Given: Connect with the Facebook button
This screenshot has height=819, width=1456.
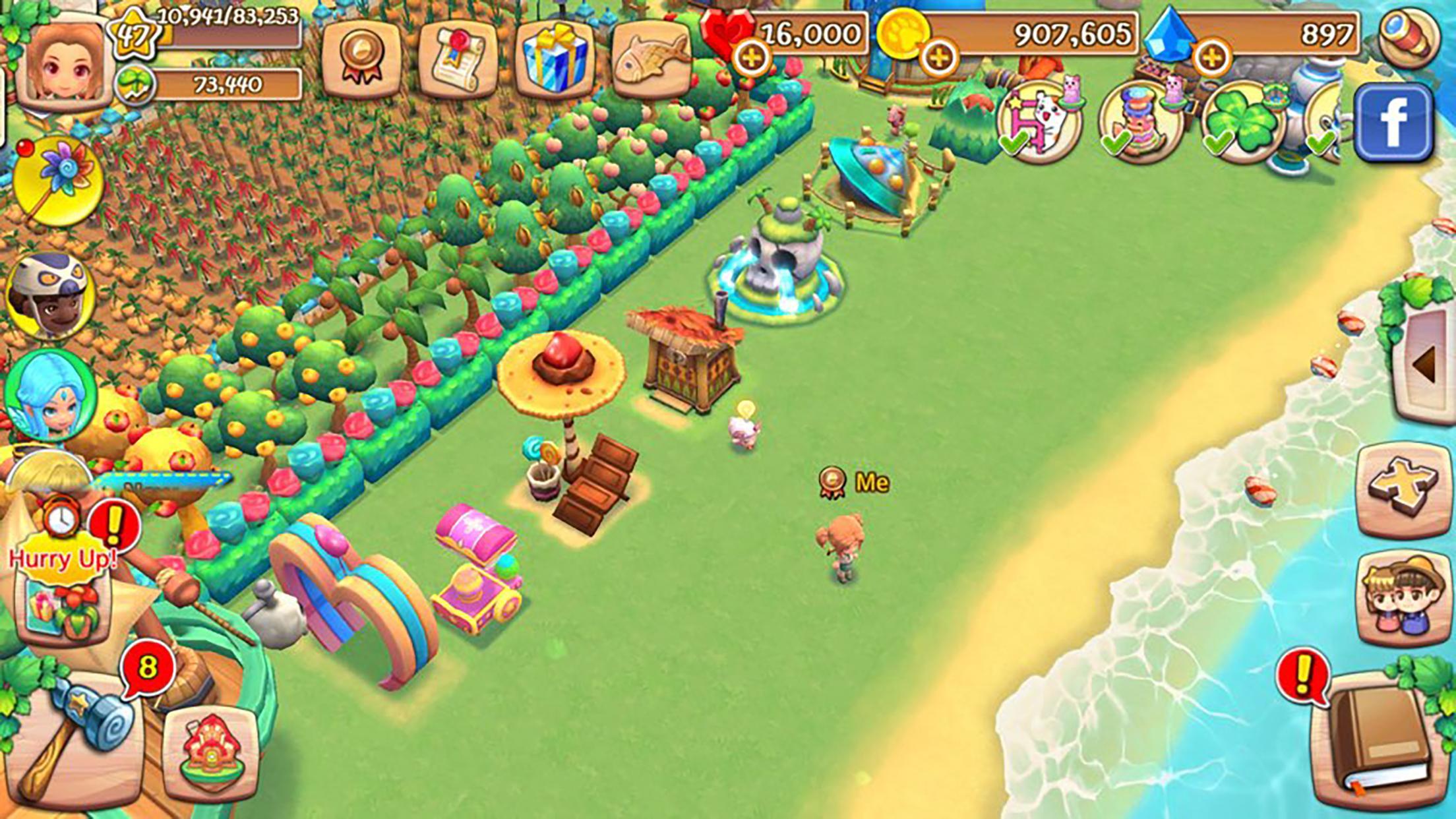Looking at the screenshot, I should point(1393,122).
